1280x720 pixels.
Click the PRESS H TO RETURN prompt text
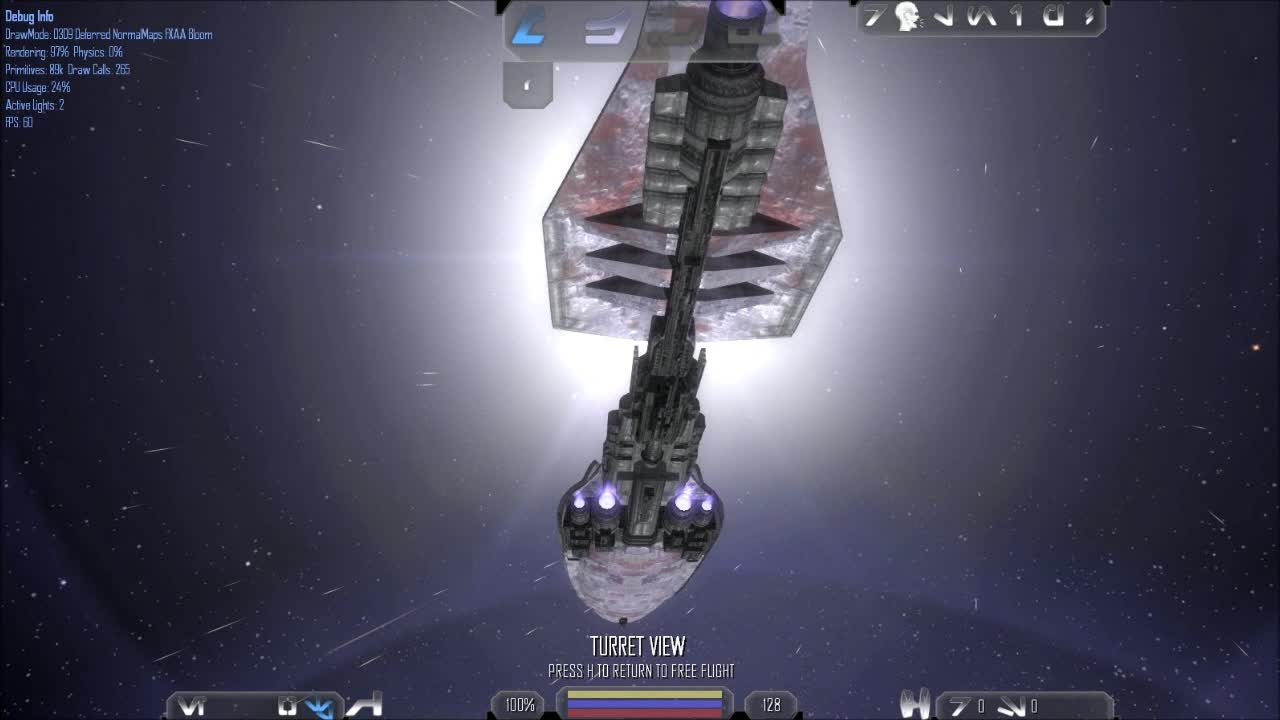tap(640, 672)
